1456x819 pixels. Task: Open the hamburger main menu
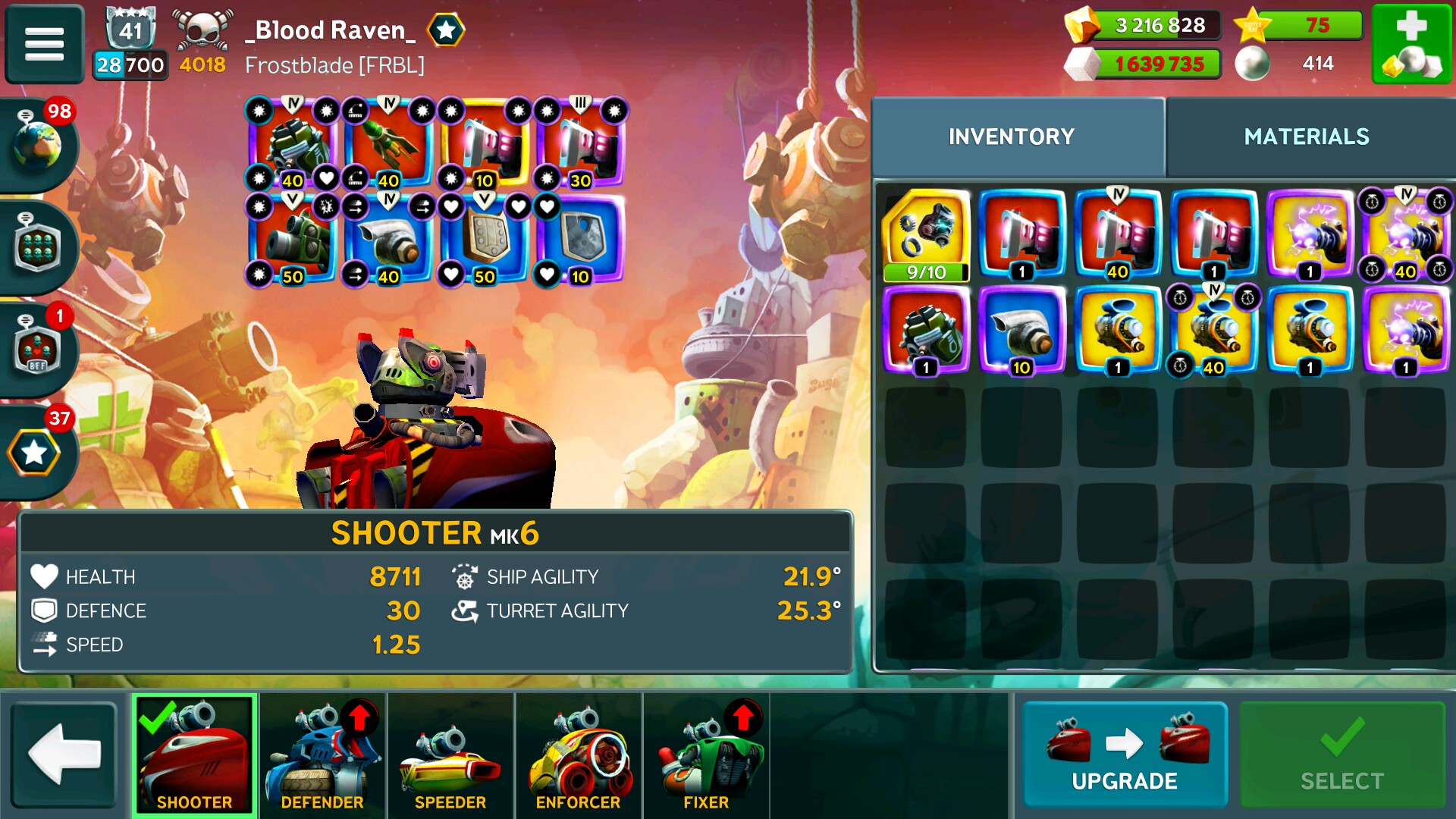(44, 44)
